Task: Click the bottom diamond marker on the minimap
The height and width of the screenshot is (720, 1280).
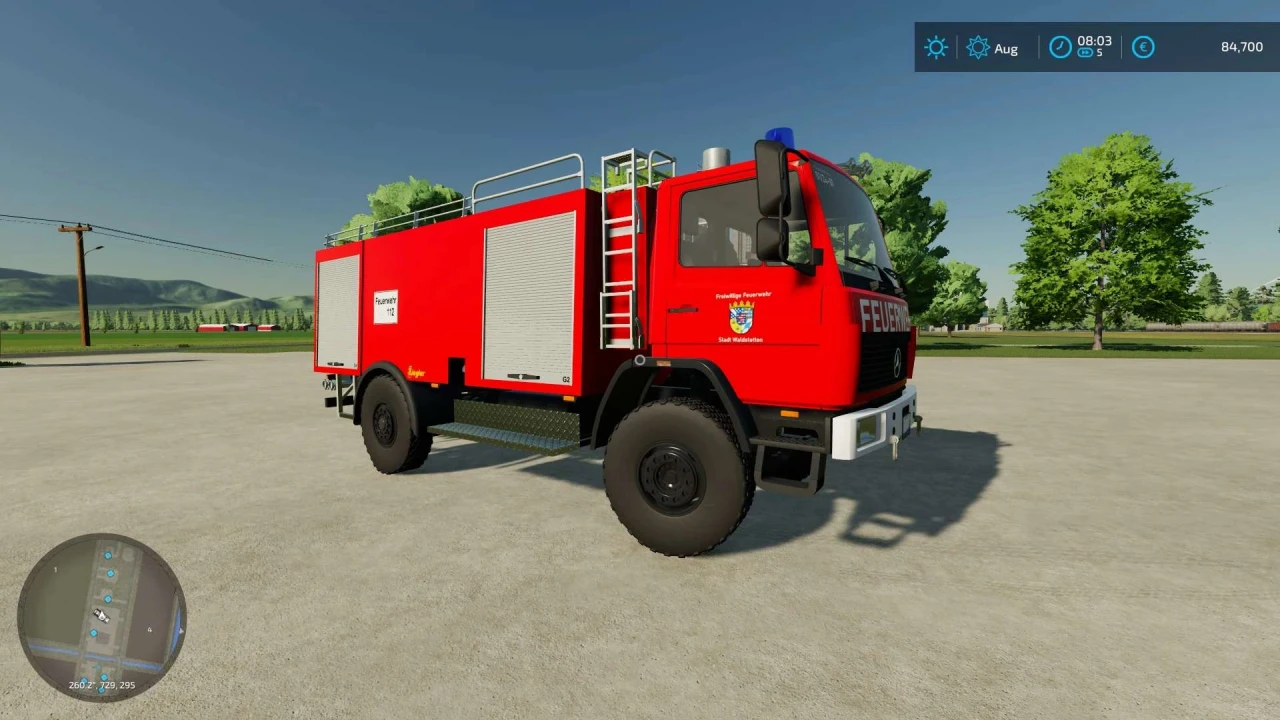Action: pos(101,692)
